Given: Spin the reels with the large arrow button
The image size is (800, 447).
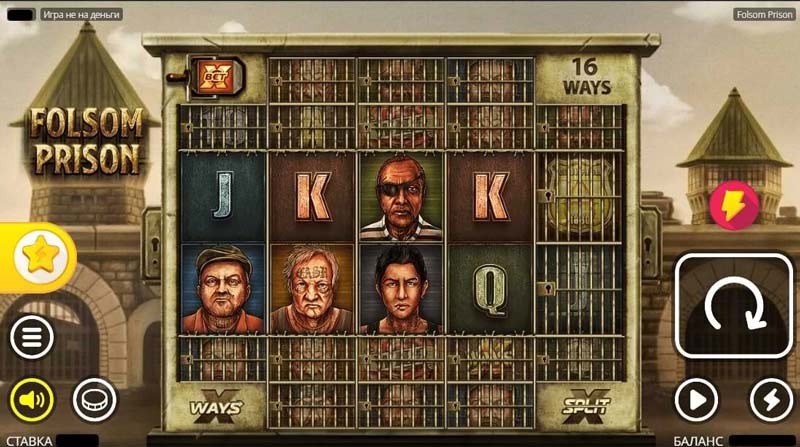Looking at the screenshot, I should point(733,306).
